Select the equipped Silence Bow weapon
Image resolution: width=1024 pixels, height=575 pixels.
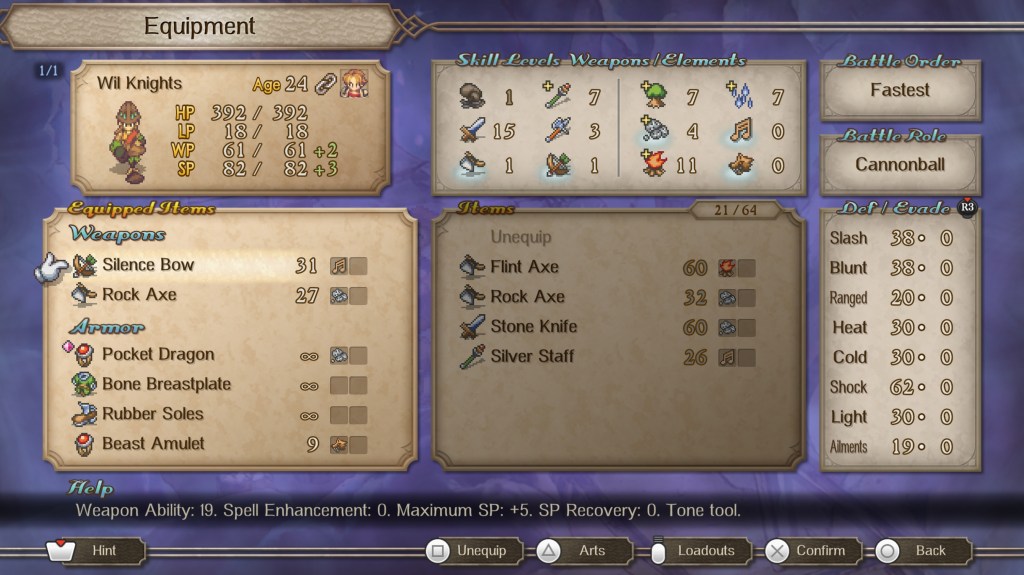coord(148,265)
